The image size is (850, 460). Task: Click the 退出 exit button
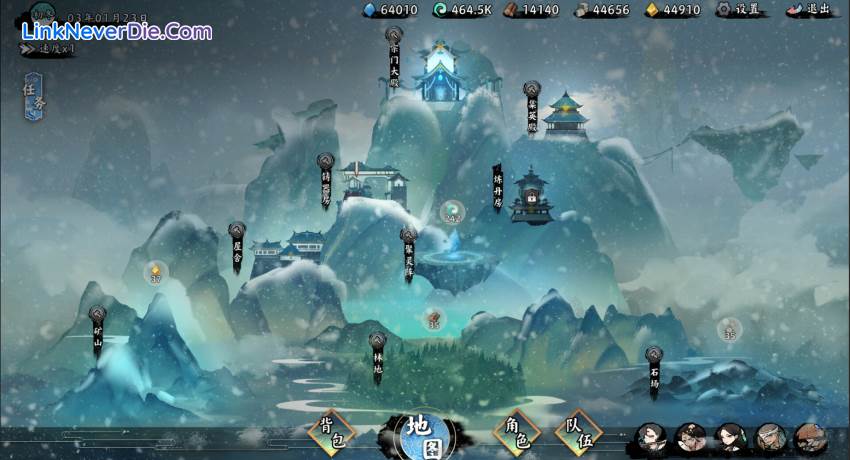click(810, 10)
